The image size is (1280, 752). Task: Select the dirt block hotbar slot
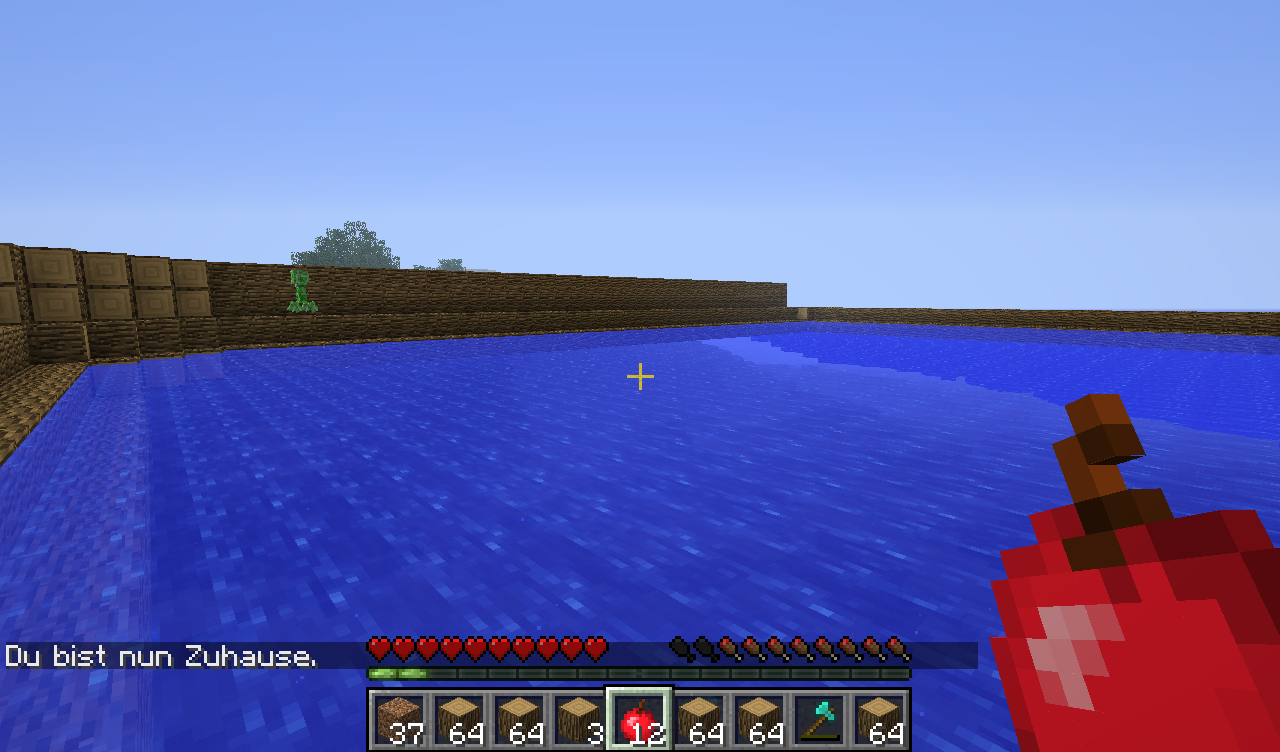pos(400,719)
